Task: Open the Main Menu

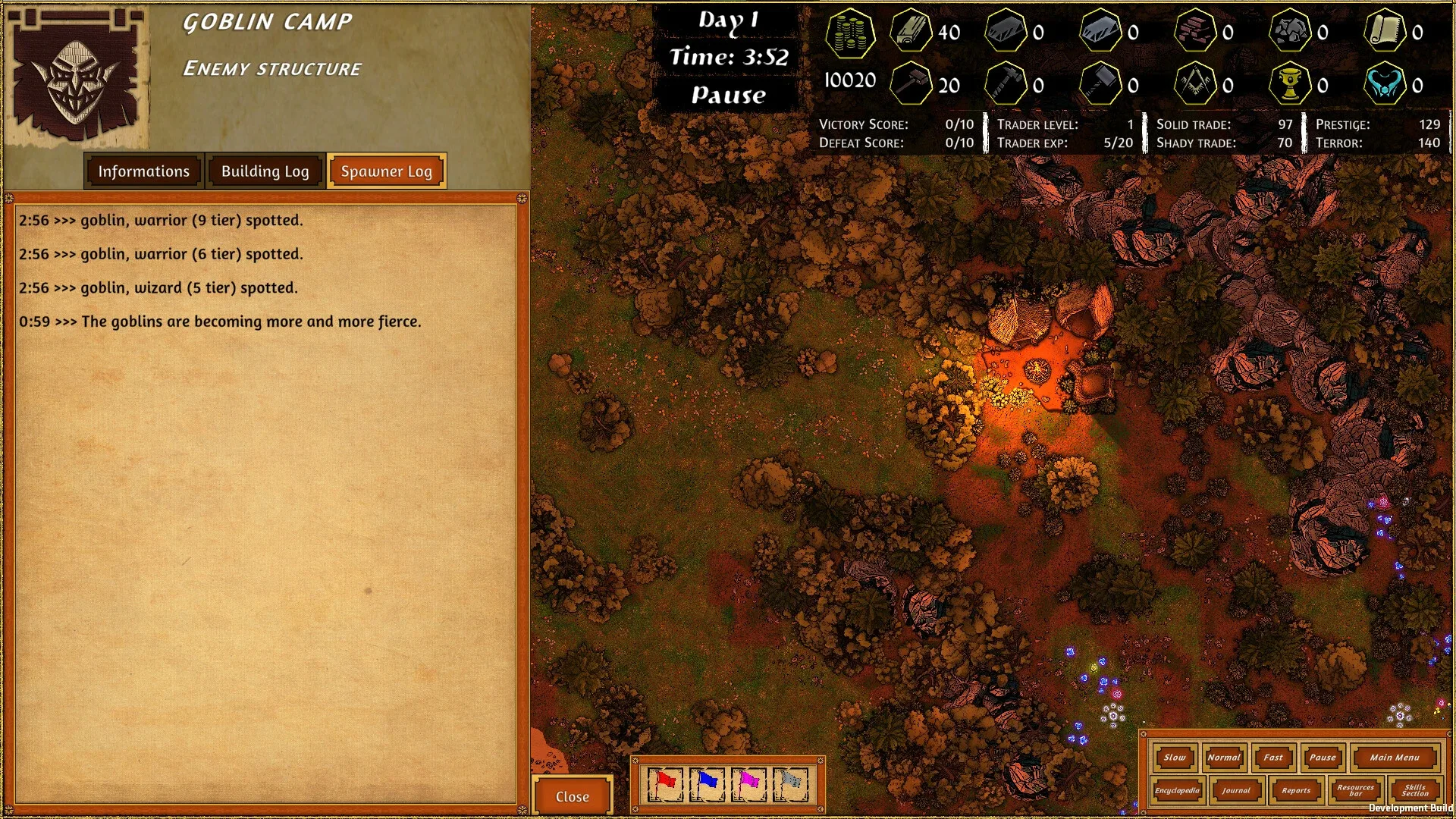Action: pyautogui.click(x=1394, y=757)
